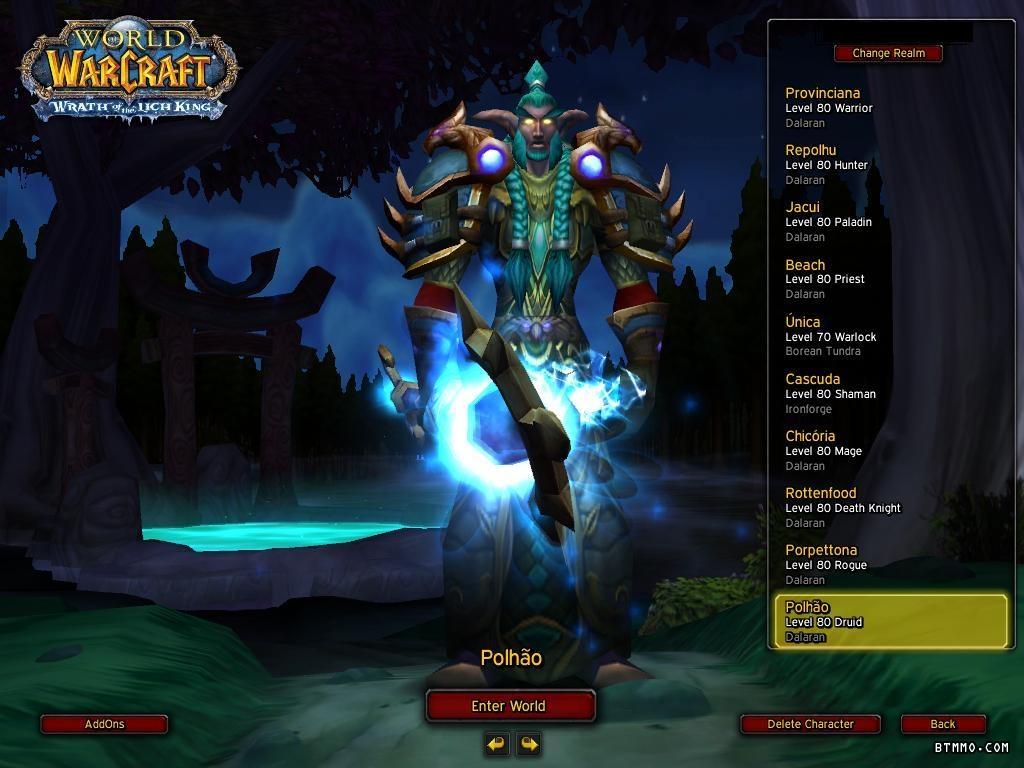The width and height of the screenshot is (1024, 768).
Task: Click the Enter World button
Action: point(510,706)
